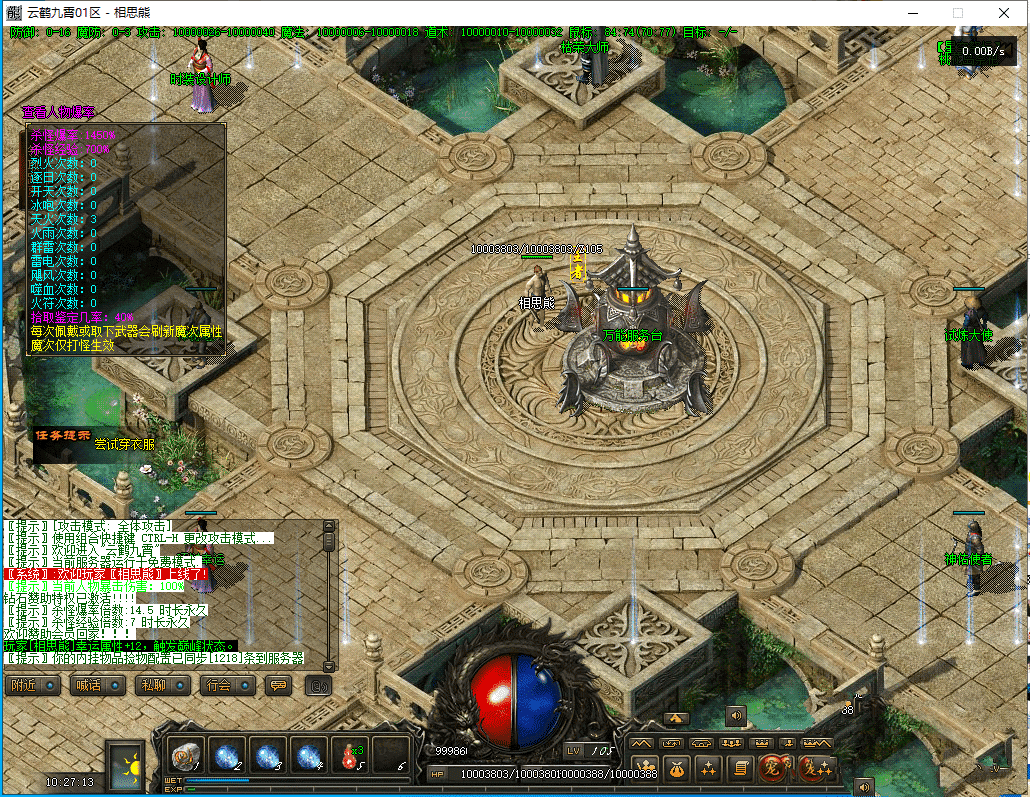This screenshot has width=1030, height=797.
Task: Expand the menu bar with the up arrow
Action: click(676, 718)
